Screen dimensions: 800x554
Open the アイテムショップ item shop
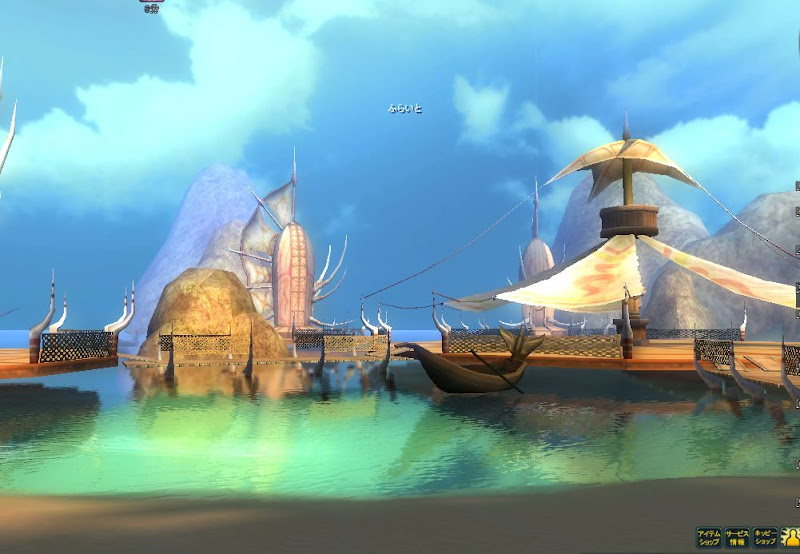(708, 538)
